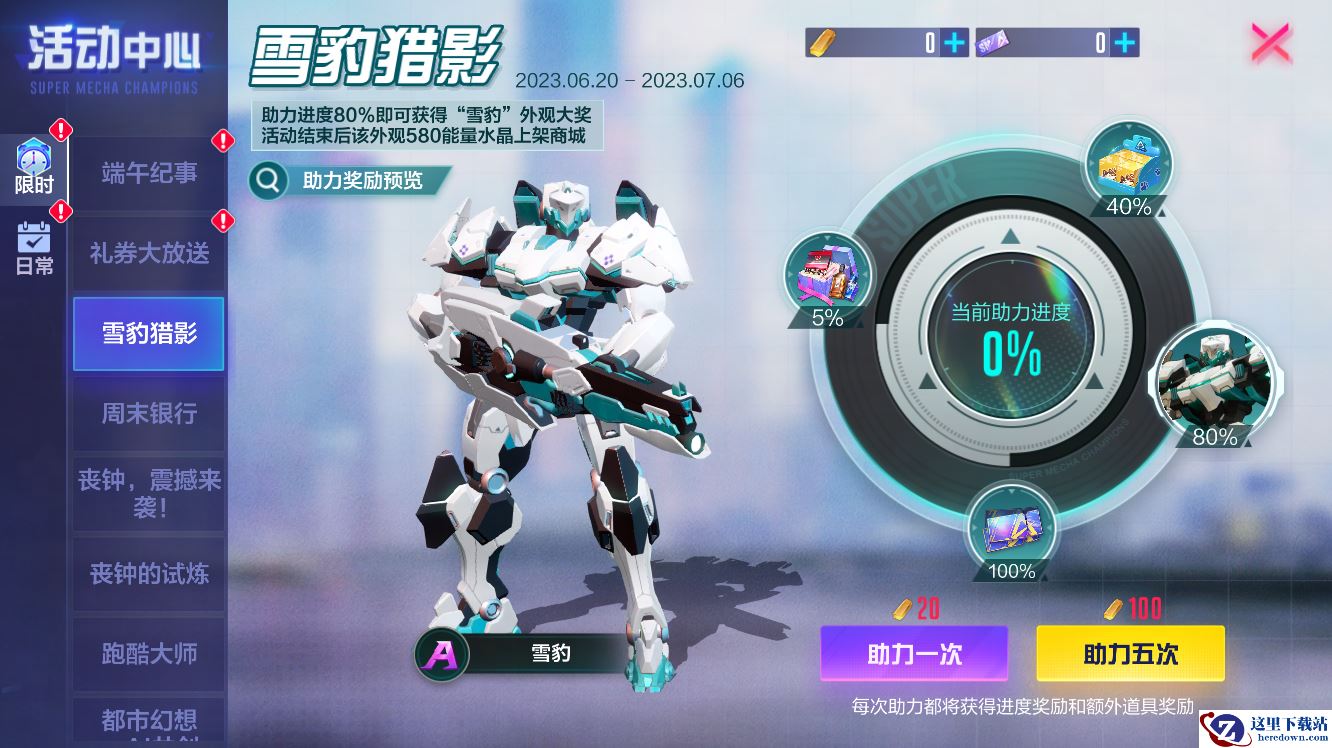View the 80% snow leopard mecha reward
The image size is (1332, 748).
tap(1214, 382)
